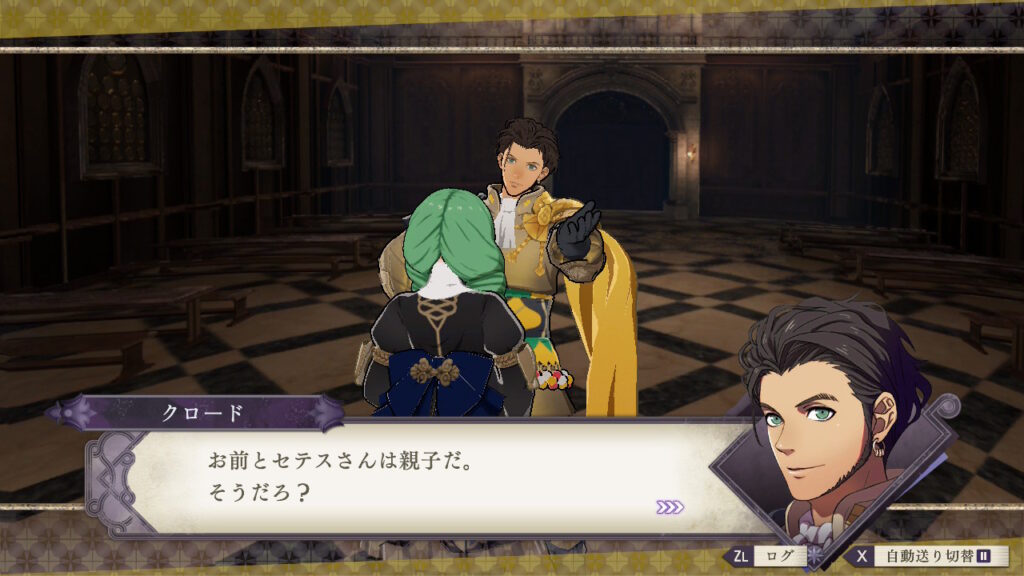Click the purple dialogue advance arrows

point(670,507)
